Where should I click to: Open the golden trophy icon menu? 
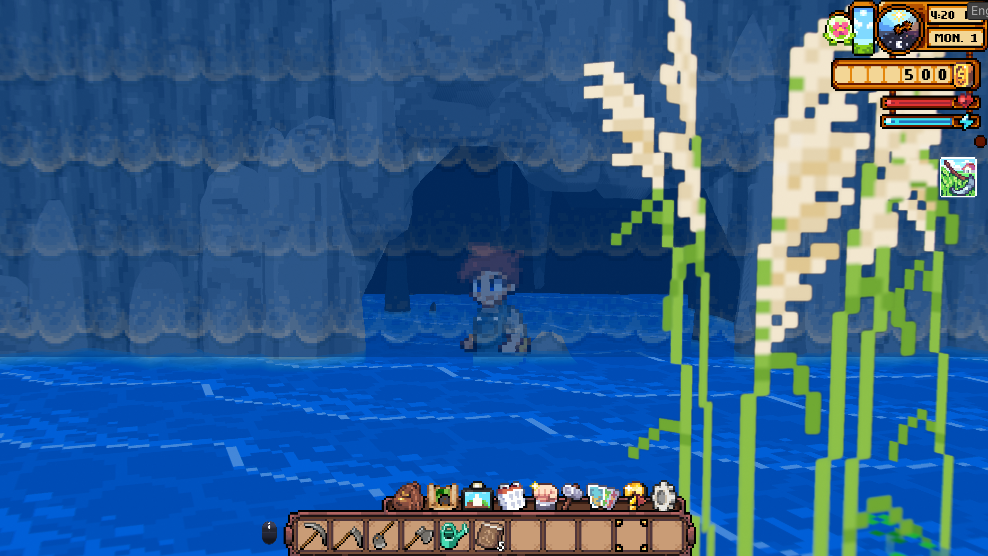634,496
